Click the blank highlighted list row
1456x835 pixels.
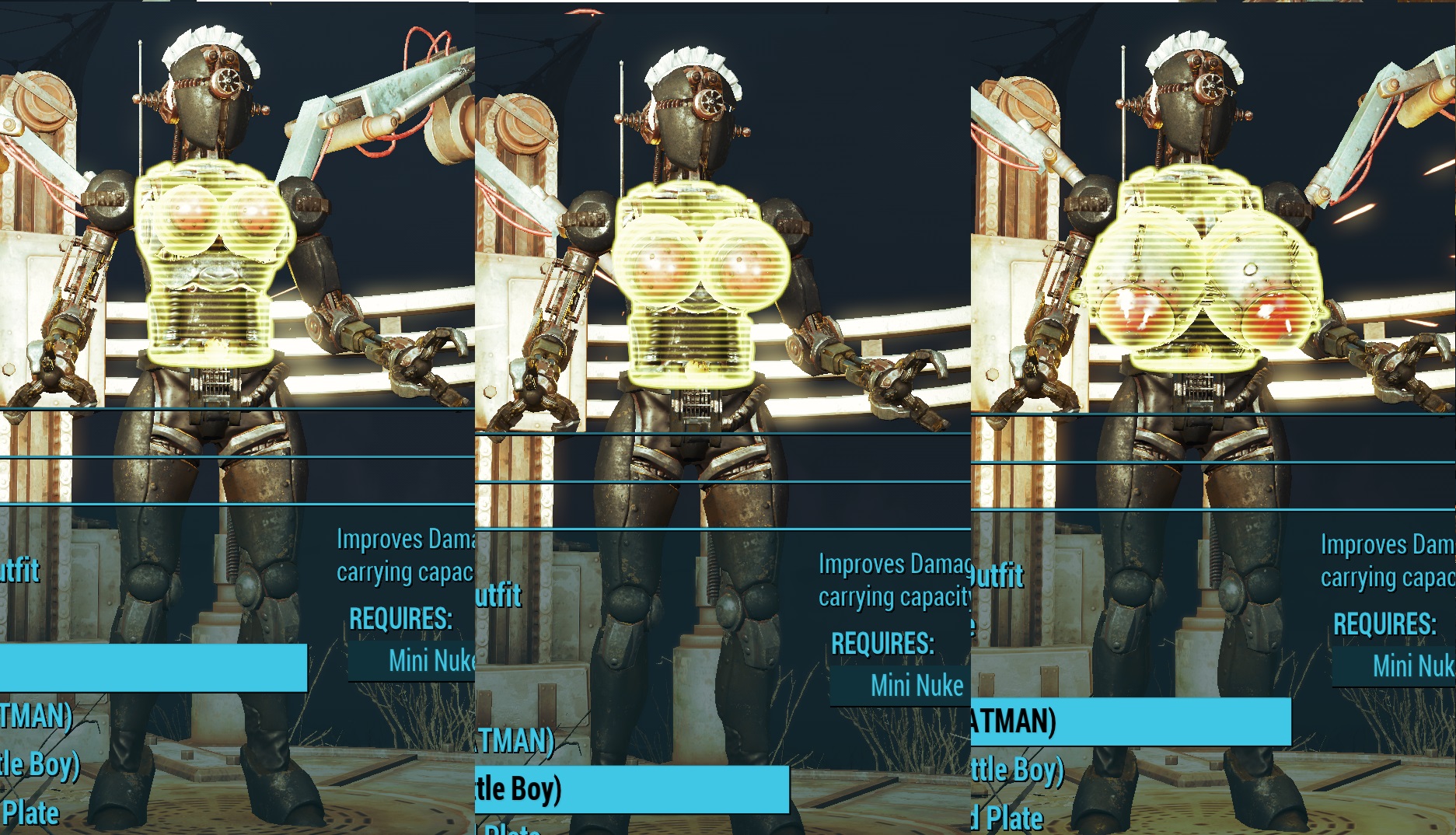point(153,668)
